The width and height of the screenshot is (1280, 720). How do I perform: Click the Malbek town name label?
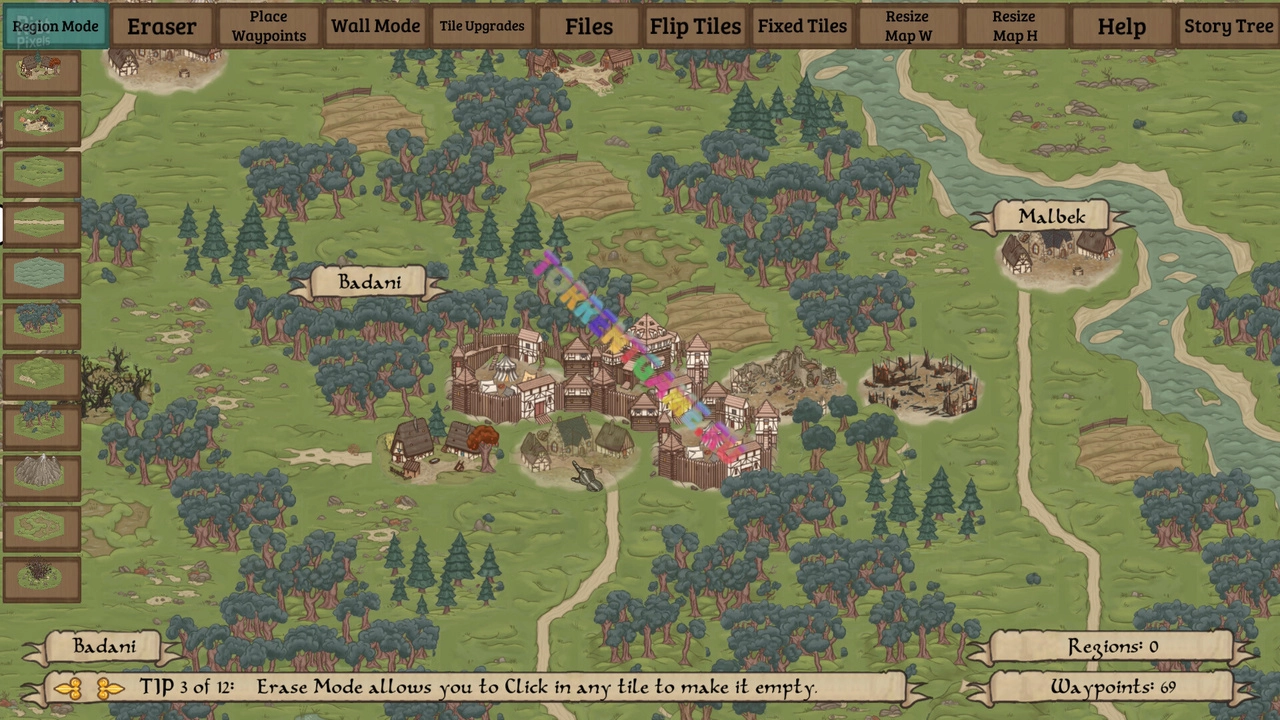[x=1051, y=217]
